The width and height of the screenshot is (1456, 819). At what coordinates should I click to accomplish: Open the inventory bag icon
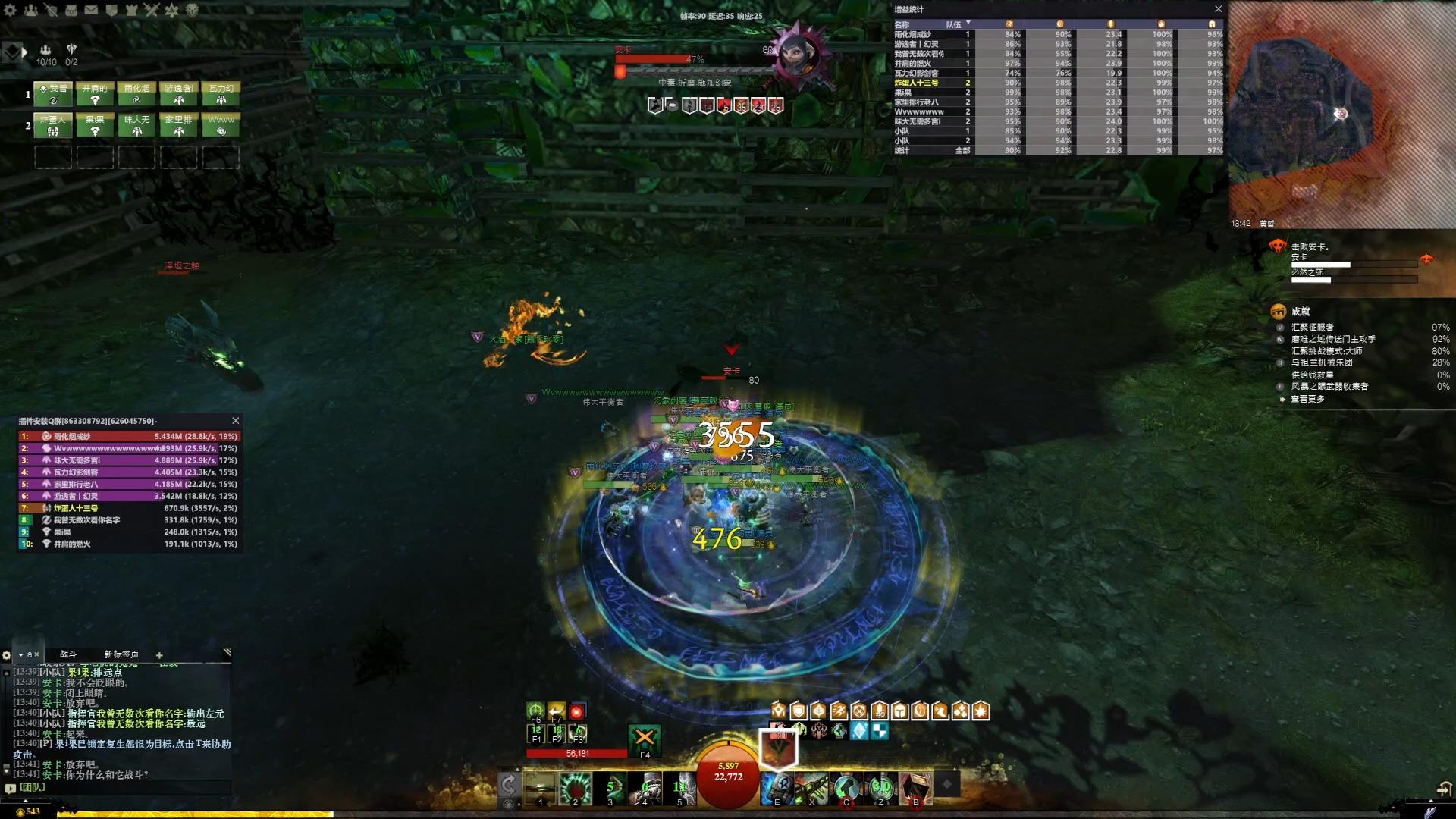pyautogui.click(x=71, y=10)
